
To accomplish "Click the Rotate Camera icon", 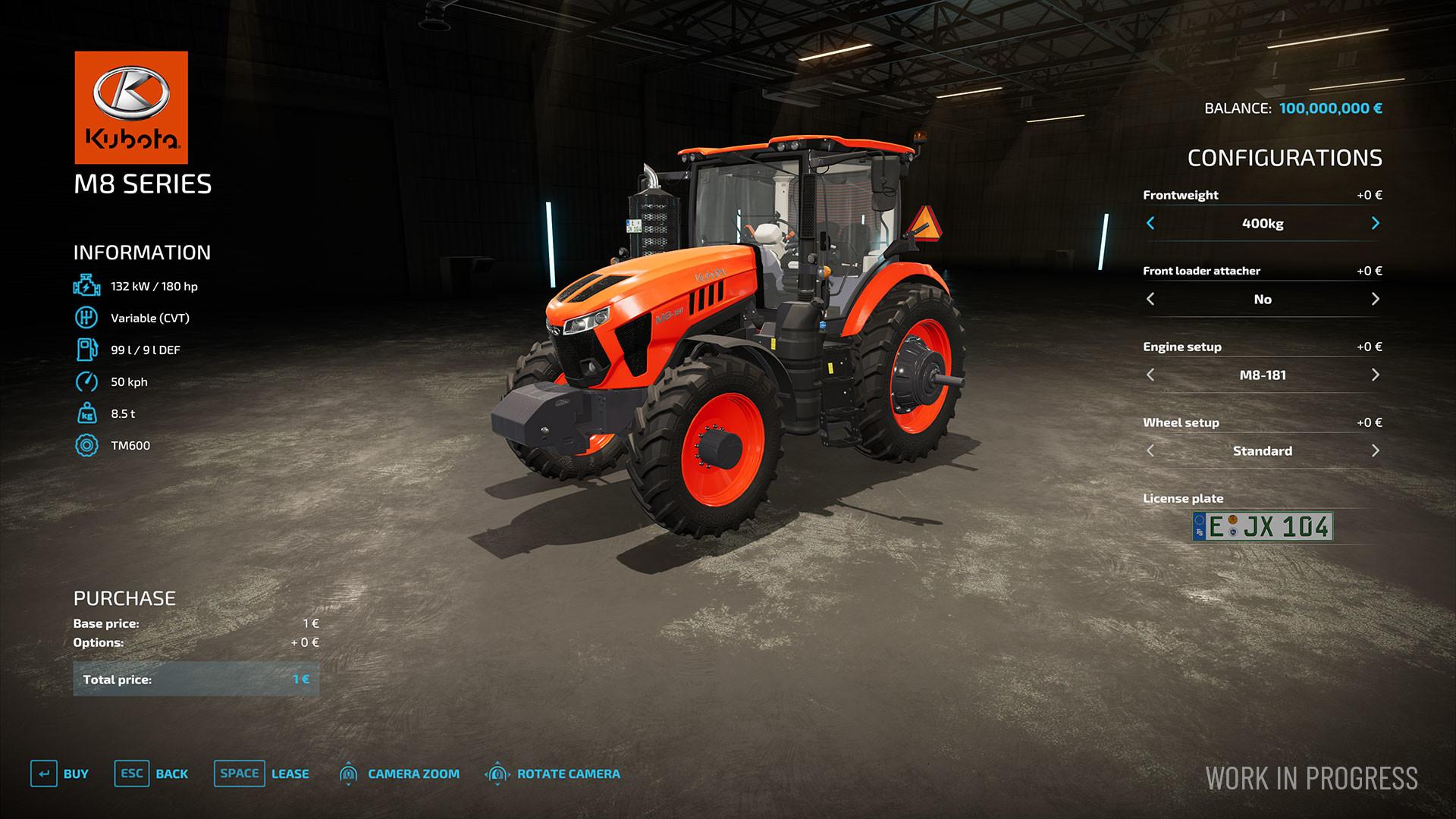I will [x=497, y=774].
